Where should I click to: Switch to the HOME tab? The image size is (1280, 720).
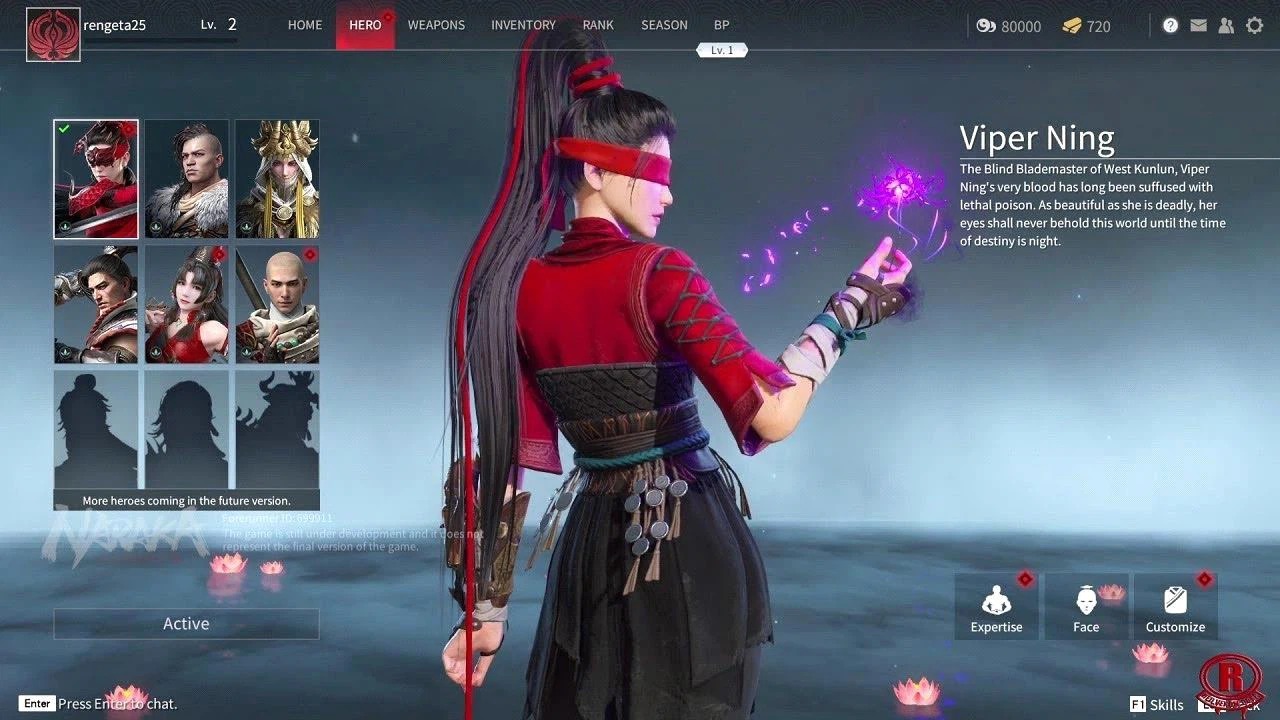(305, 25)
